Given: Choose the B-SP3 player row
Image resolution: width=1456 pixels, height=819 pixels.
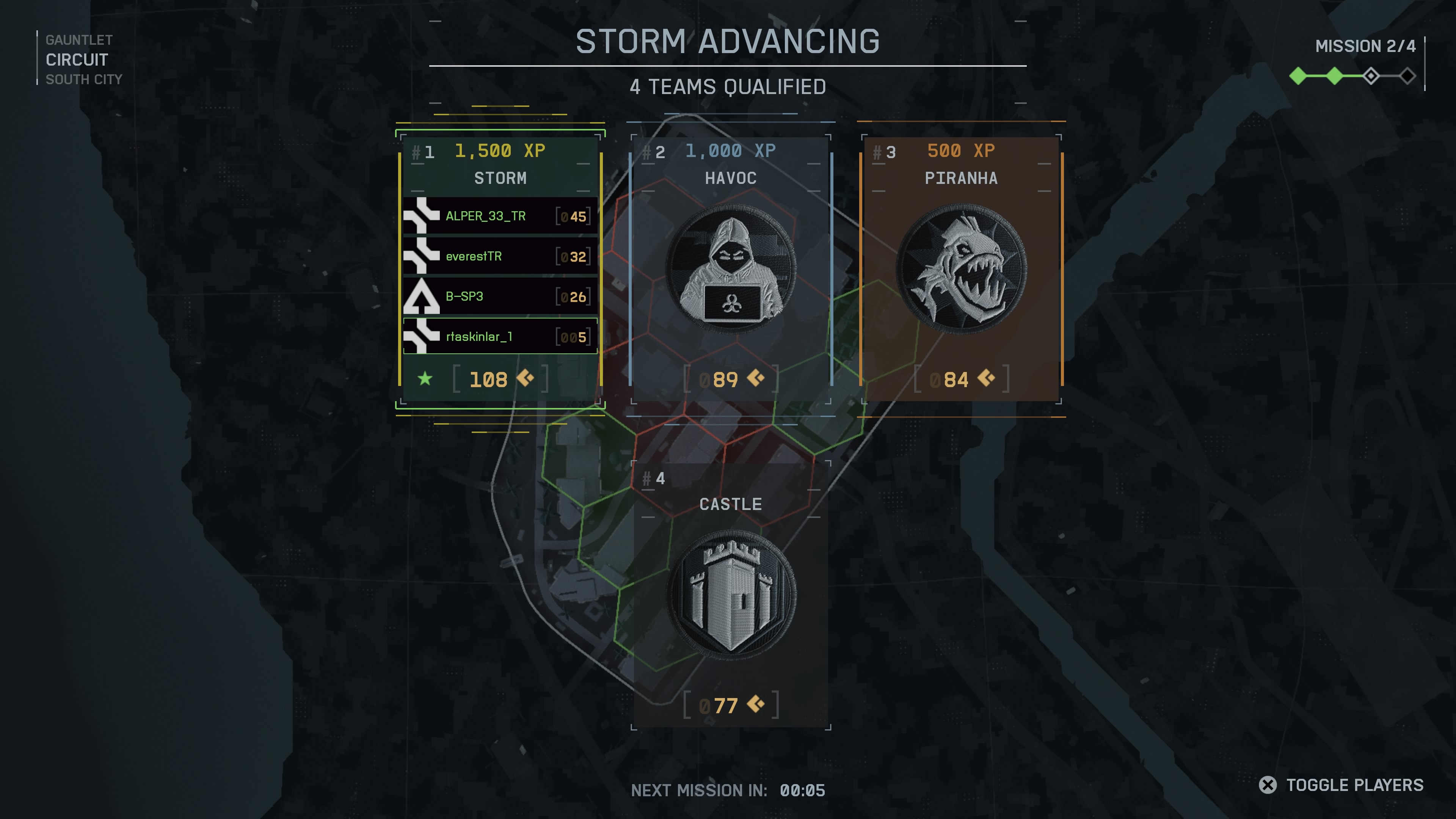Looking at the screenshot, I should (500, 296).
